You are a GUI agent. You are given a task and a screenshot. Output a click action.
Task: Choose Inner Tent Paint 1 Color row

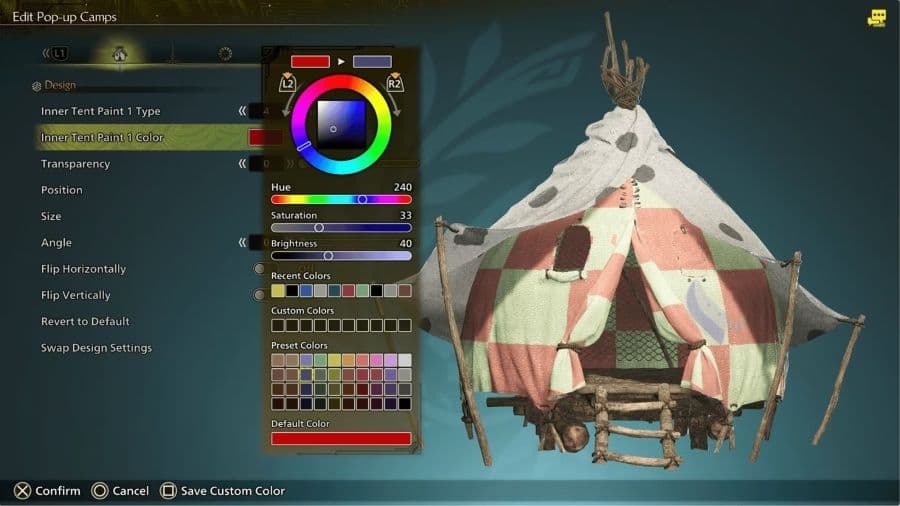point(102,137)
